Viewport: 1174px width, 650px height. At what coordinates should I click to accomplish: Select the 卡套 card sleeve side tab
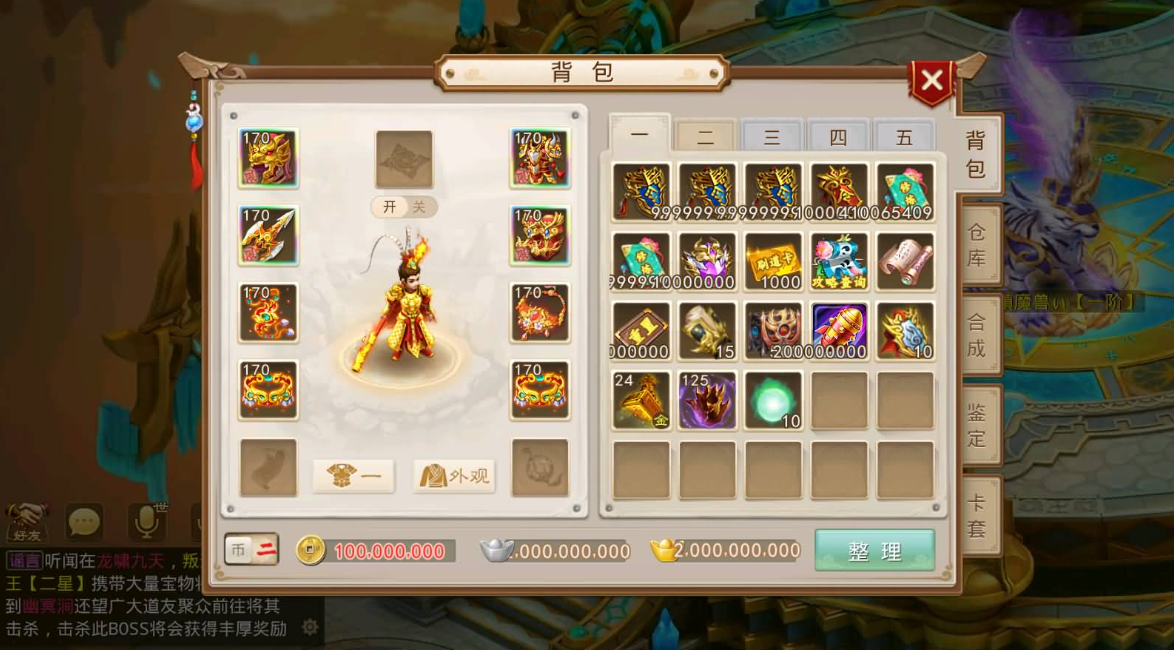click(976, 515)
